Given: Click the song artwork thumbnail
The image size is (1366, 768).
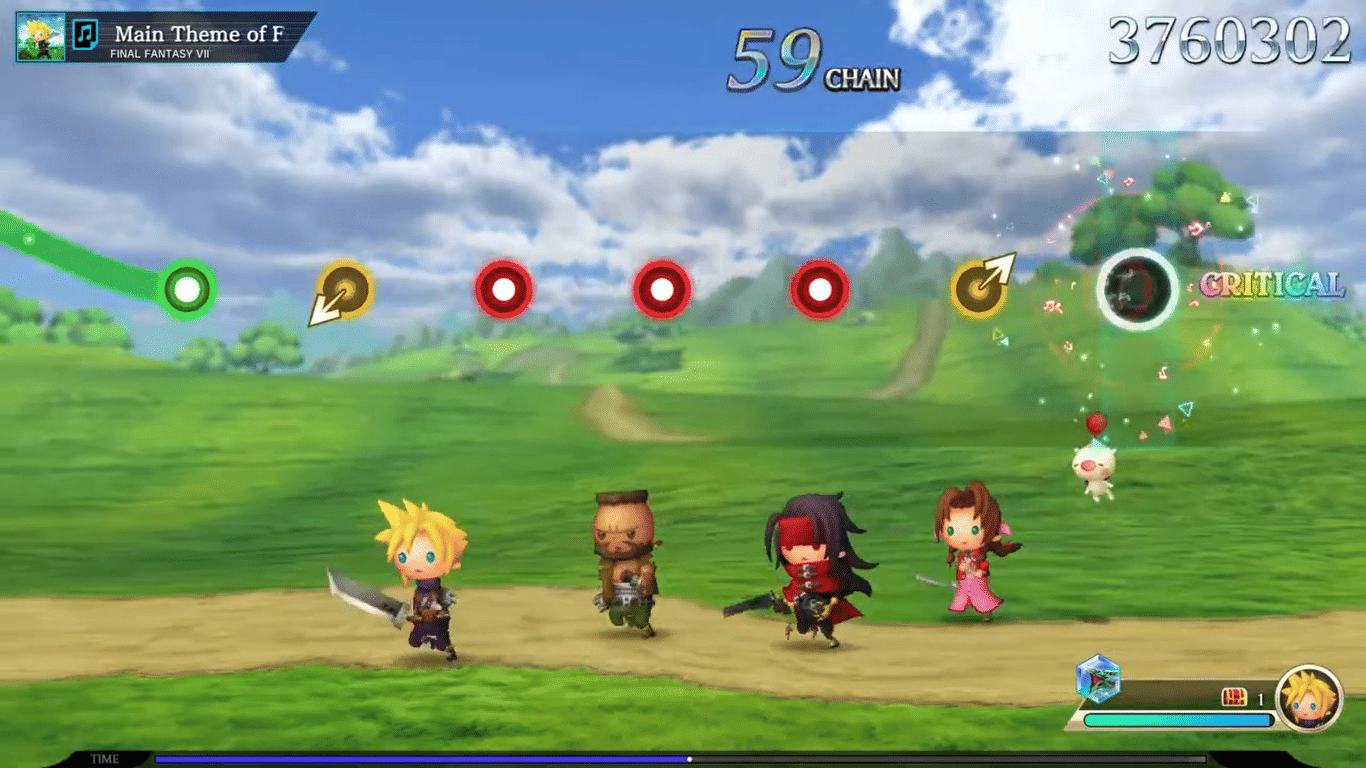Looking at the screenshot, I should (41, 37).
